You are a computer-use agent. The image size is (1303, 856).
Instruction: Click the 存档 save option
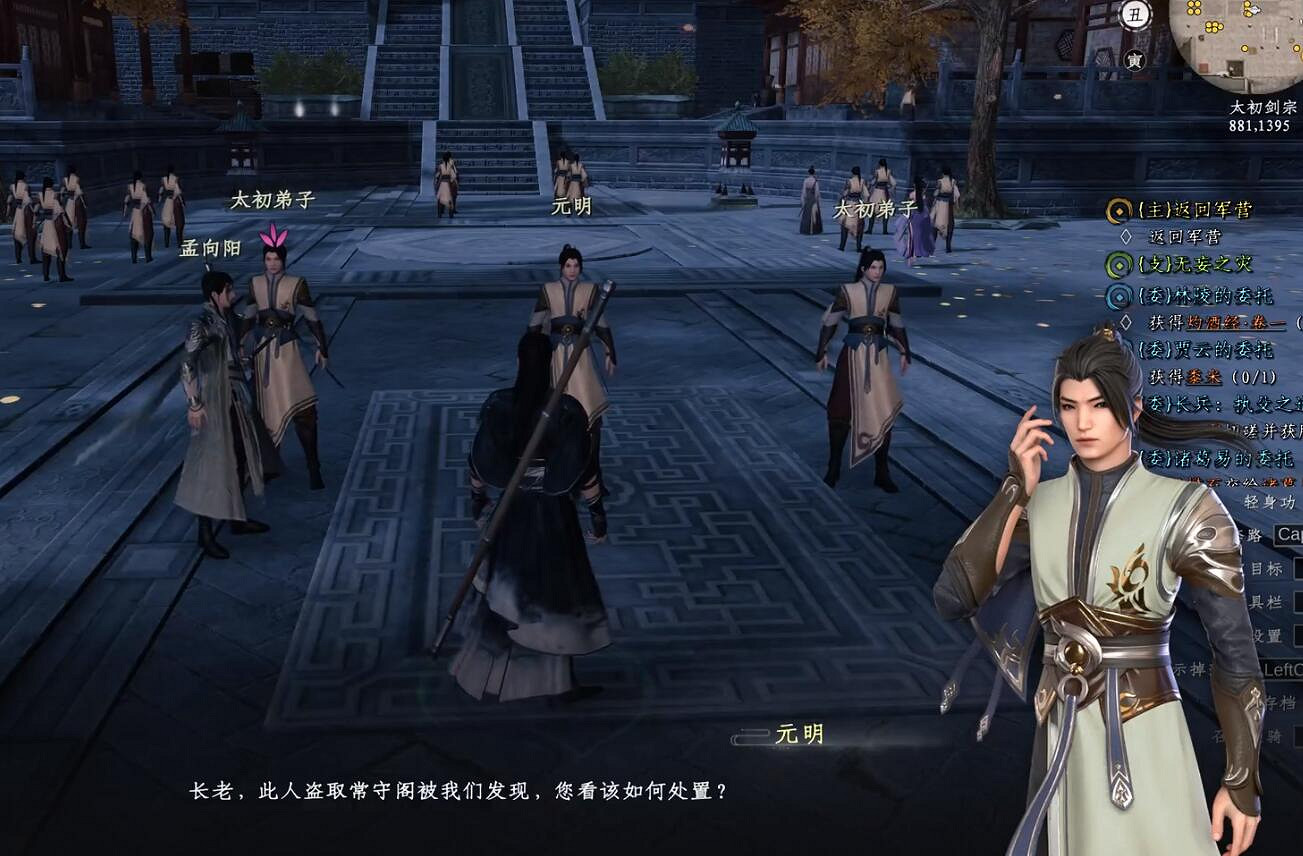(1275, 702)
